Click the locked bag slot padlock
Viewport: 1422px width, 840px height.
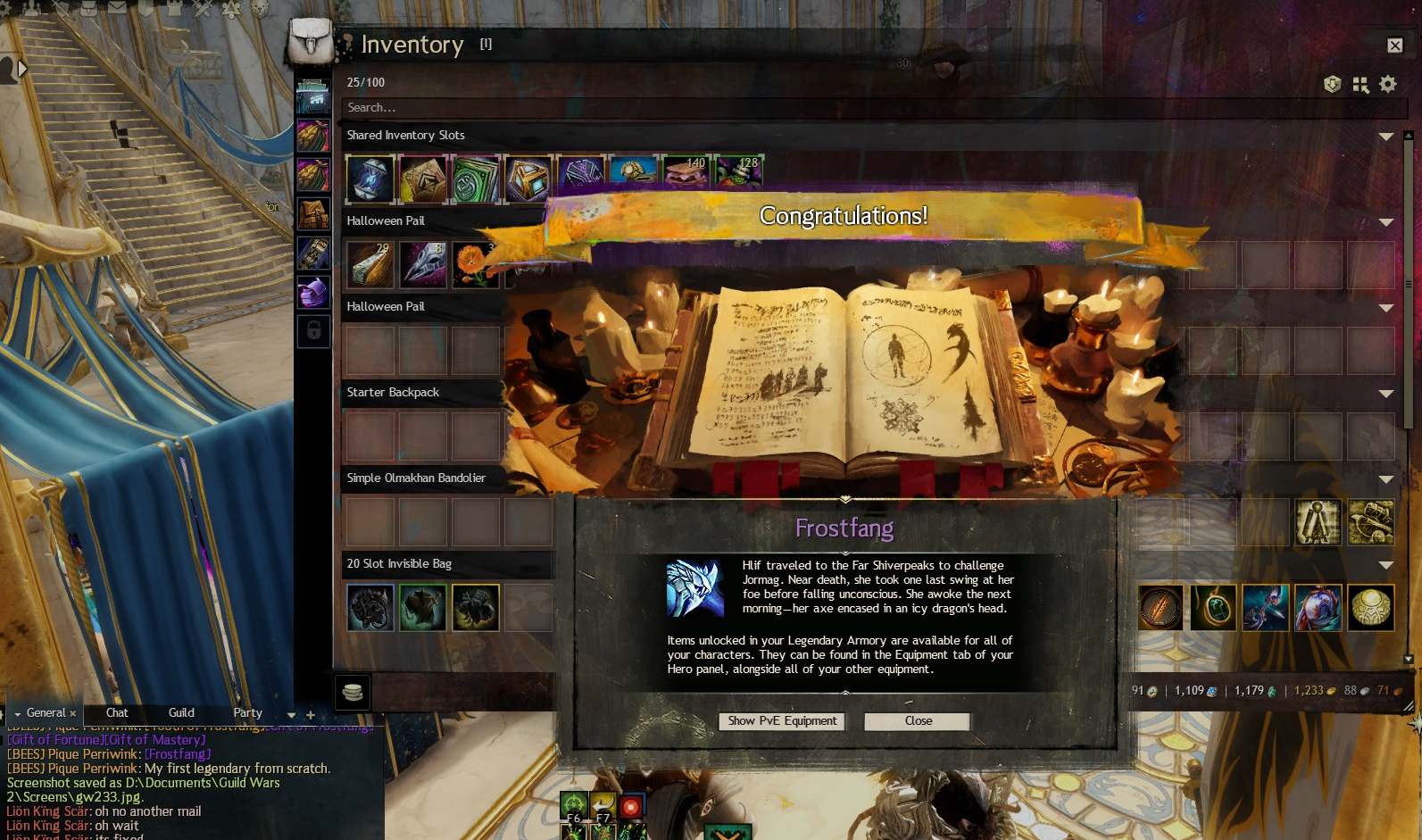[314, 331]
